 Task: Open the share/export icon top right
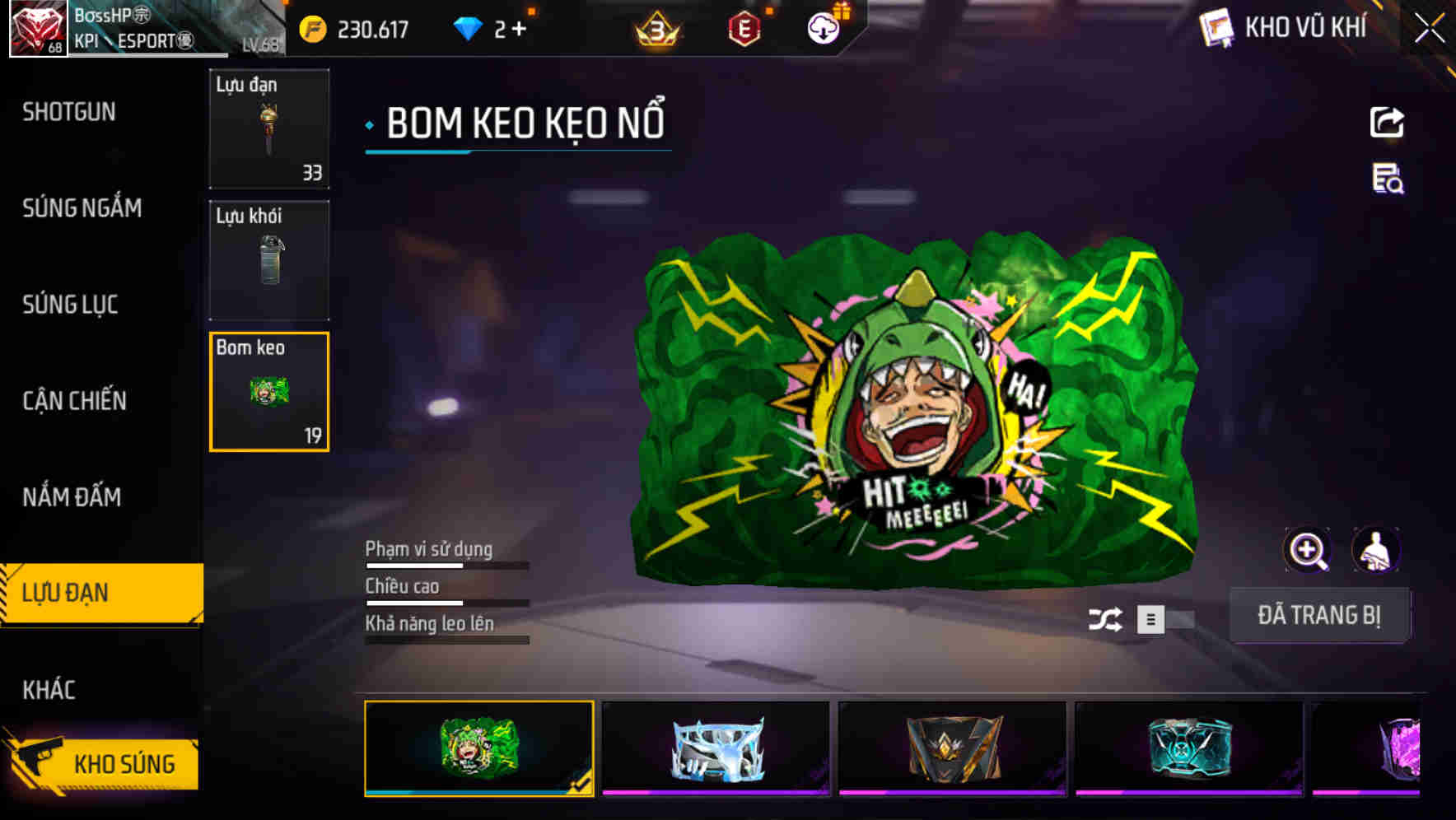click(1386, 122)
